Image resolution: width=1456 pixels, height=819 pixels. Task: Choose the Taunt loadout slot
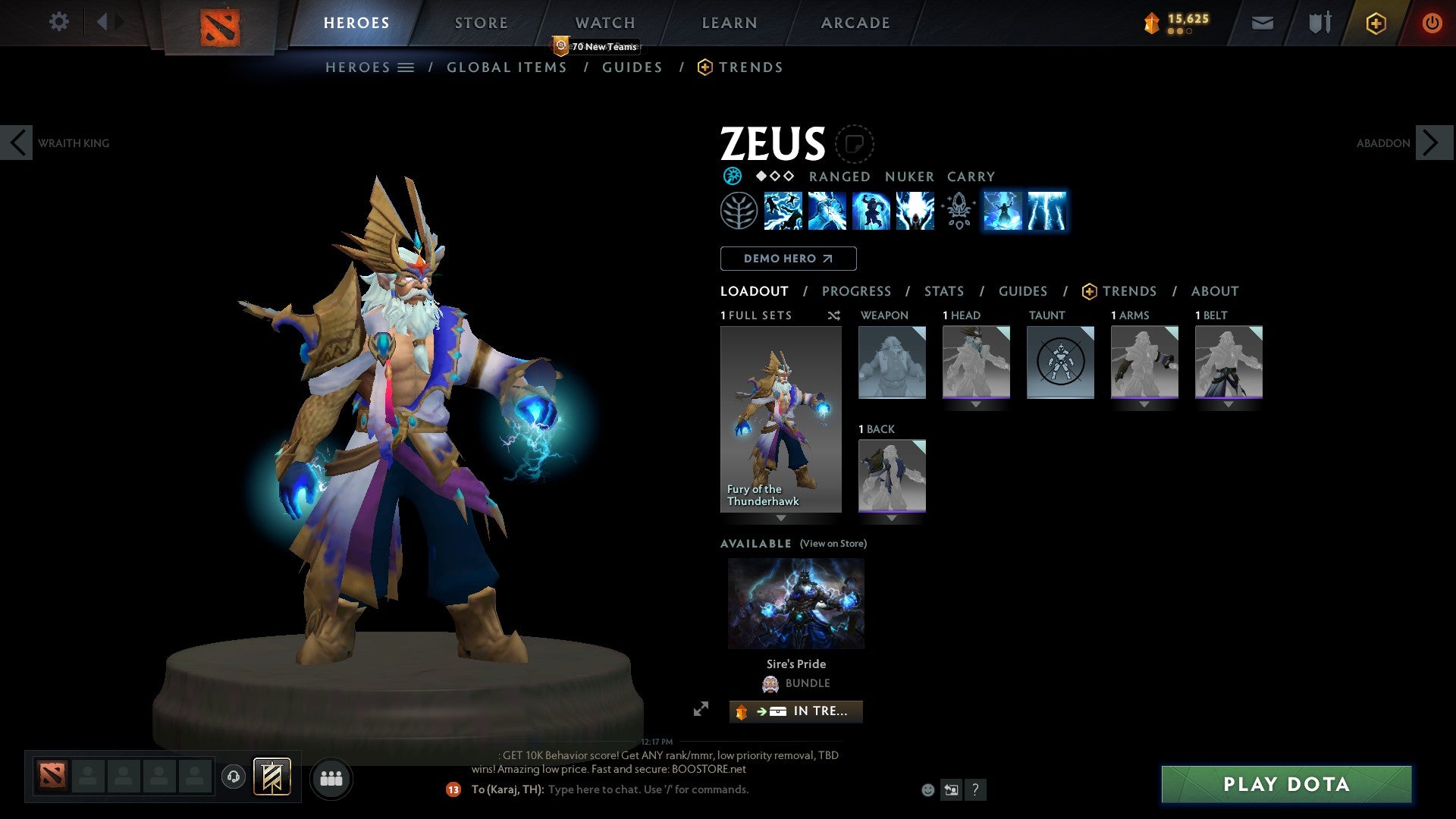pyautogui.click(x=1060, y=362)
